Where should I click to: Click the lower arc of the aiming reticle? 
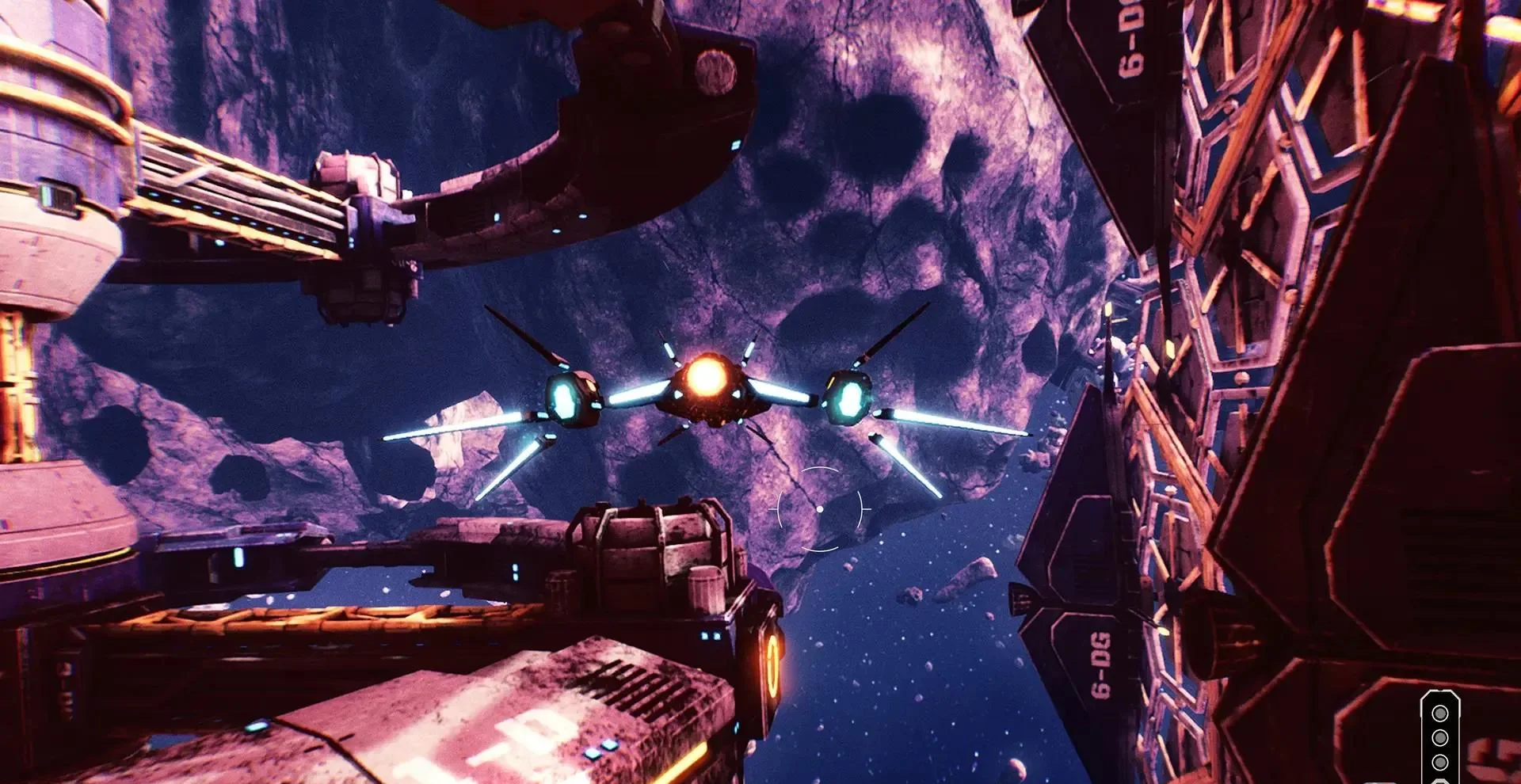click(x=820, y=550)
